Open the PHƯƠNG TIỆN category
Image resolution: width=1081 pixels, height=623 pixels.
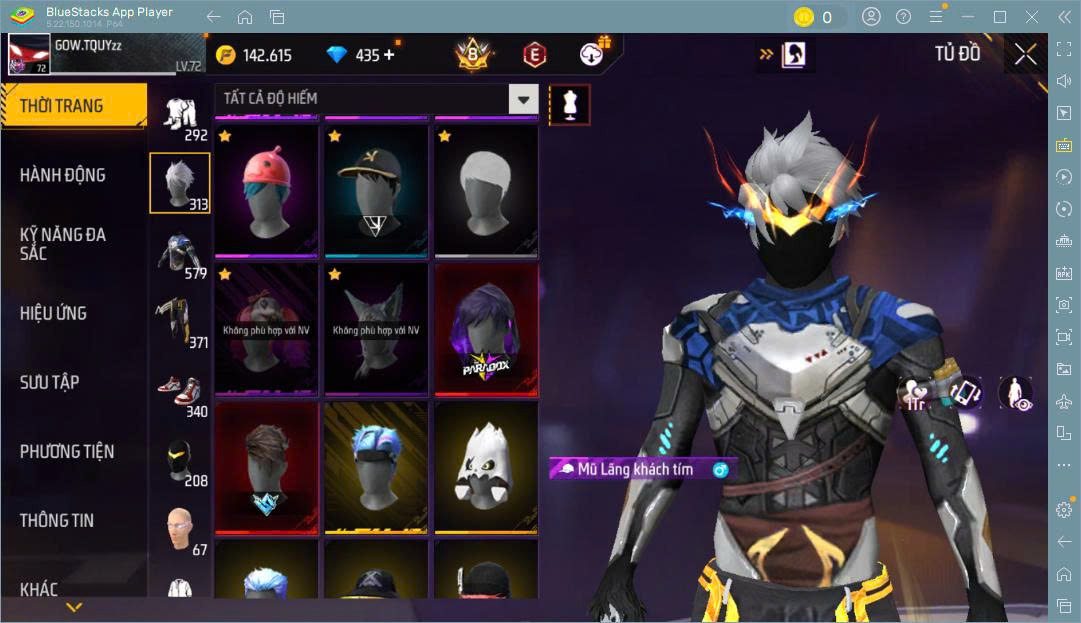point(67,451)
